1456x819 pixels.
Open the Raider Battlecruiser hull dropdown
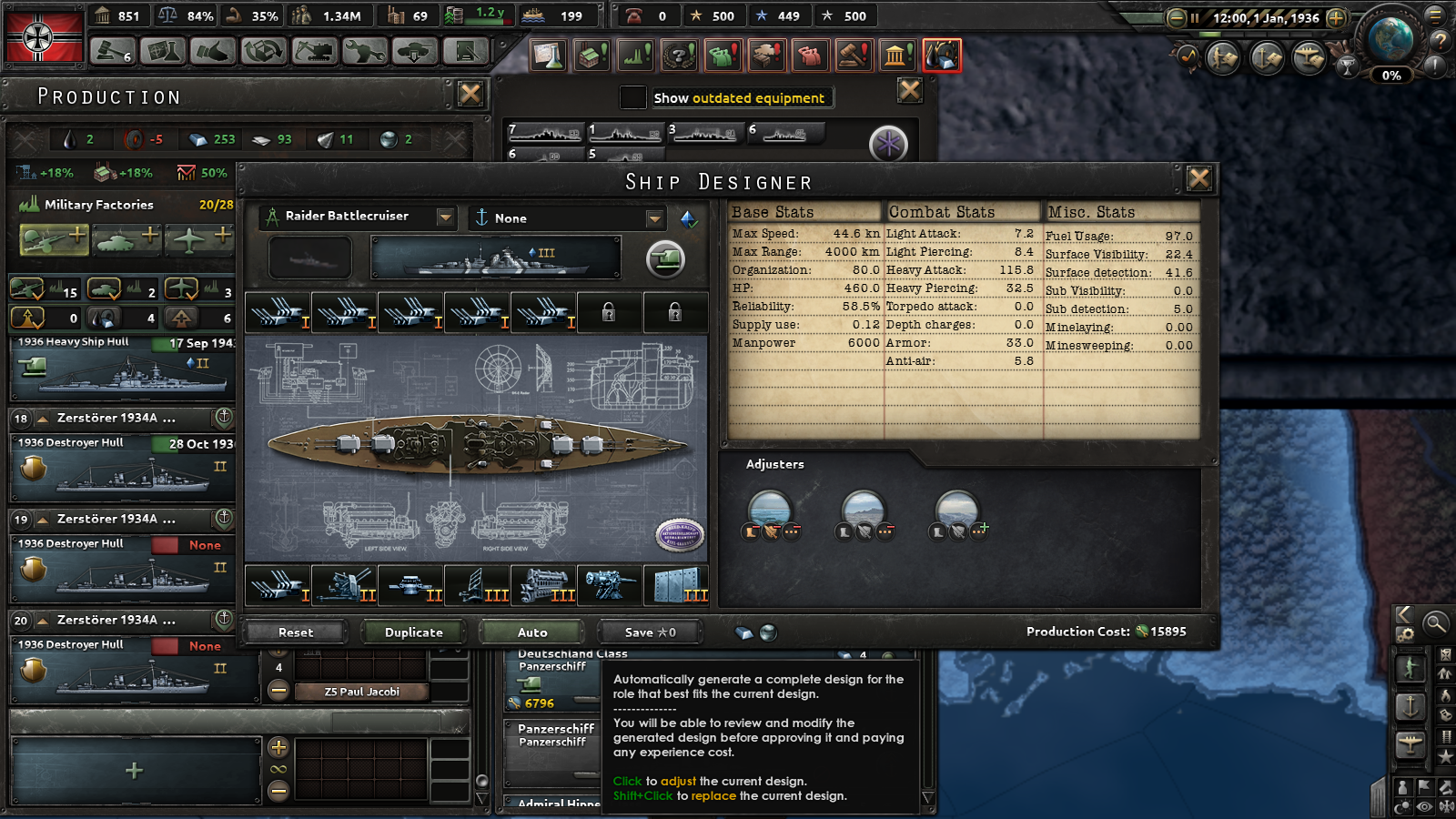coord(445,217)
